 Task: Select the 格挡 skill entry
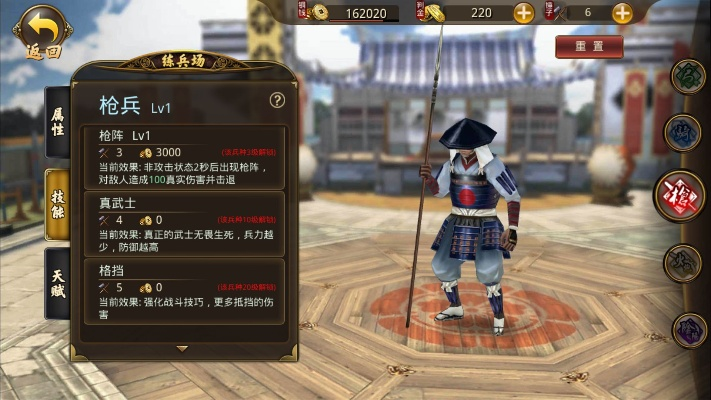[190, 291]
